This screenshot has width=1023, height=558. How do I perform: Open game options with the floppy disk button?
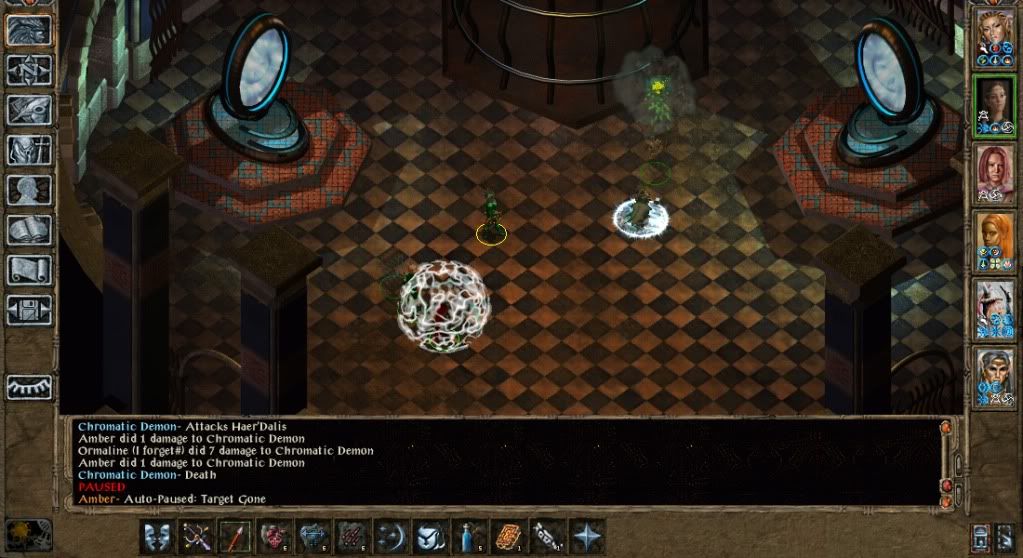(x=30, y=308)
